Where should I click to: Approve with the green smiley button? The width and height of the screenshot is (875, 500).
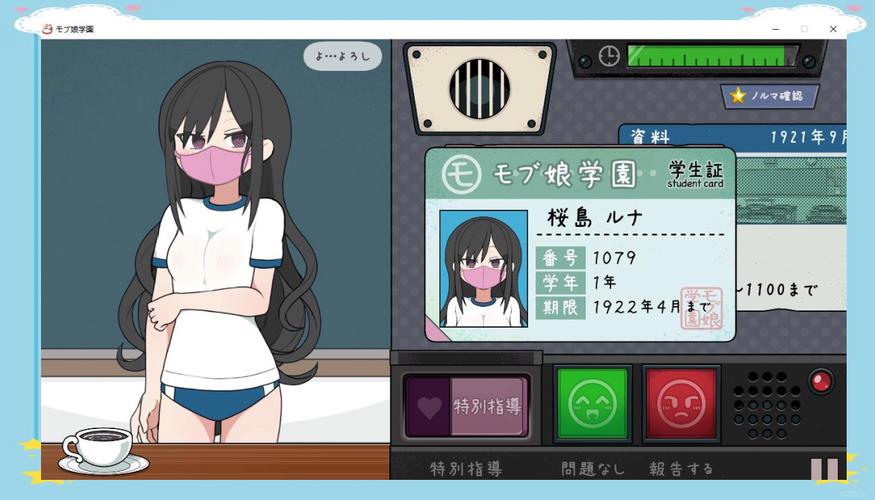592,404
